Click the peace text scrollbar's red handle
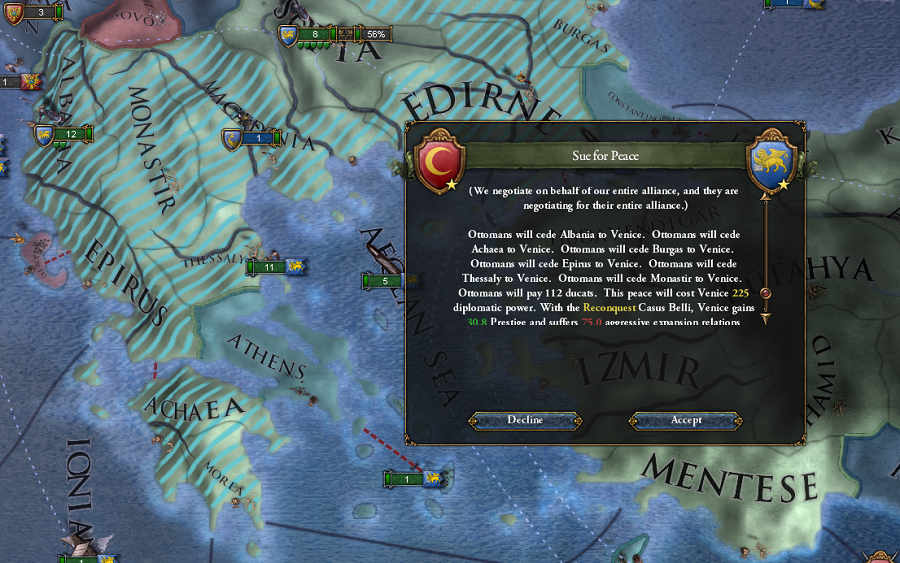 [x=765, y=294]
